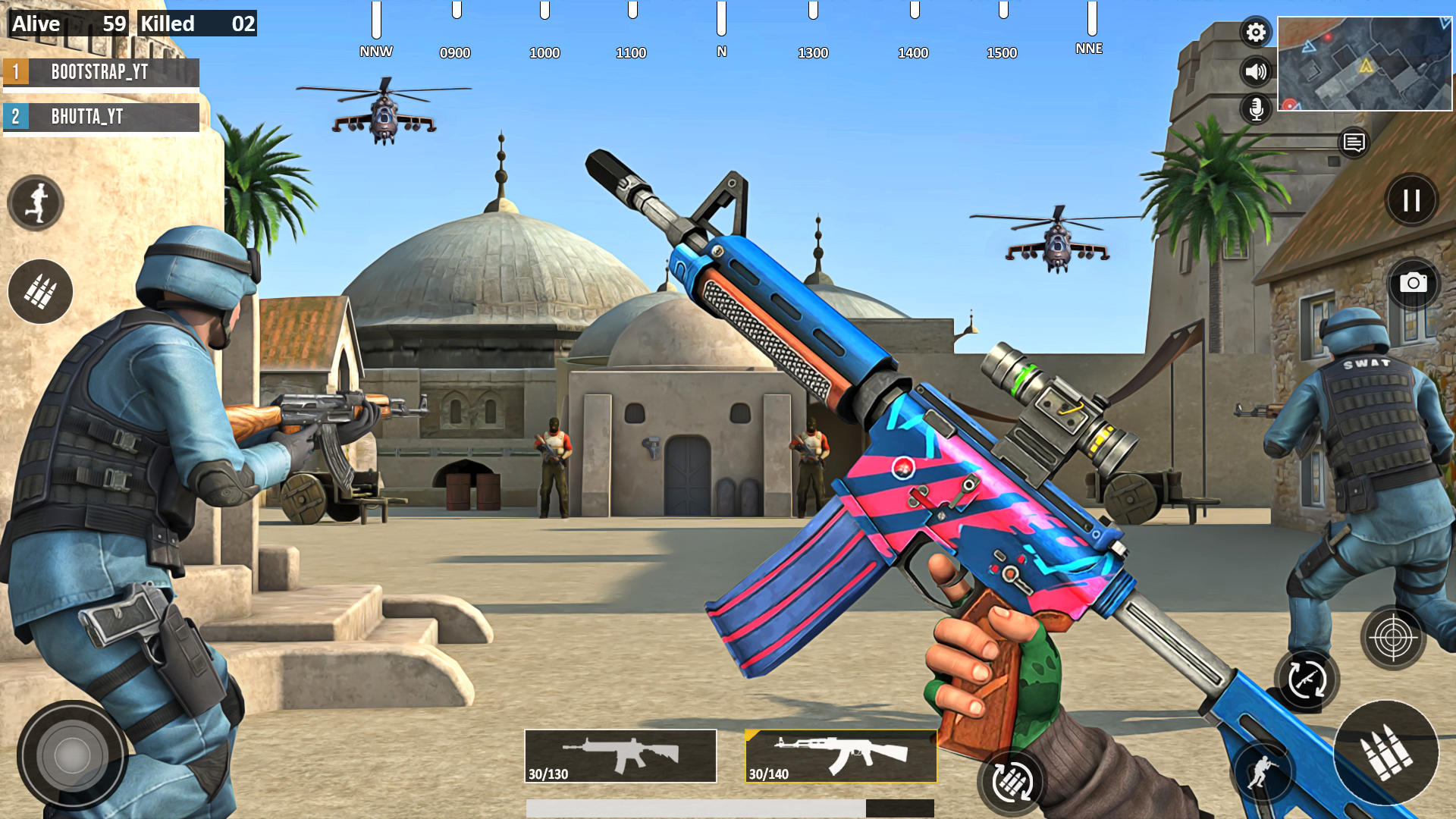
Task: Pause the game
Action: tap(1412, 199)
